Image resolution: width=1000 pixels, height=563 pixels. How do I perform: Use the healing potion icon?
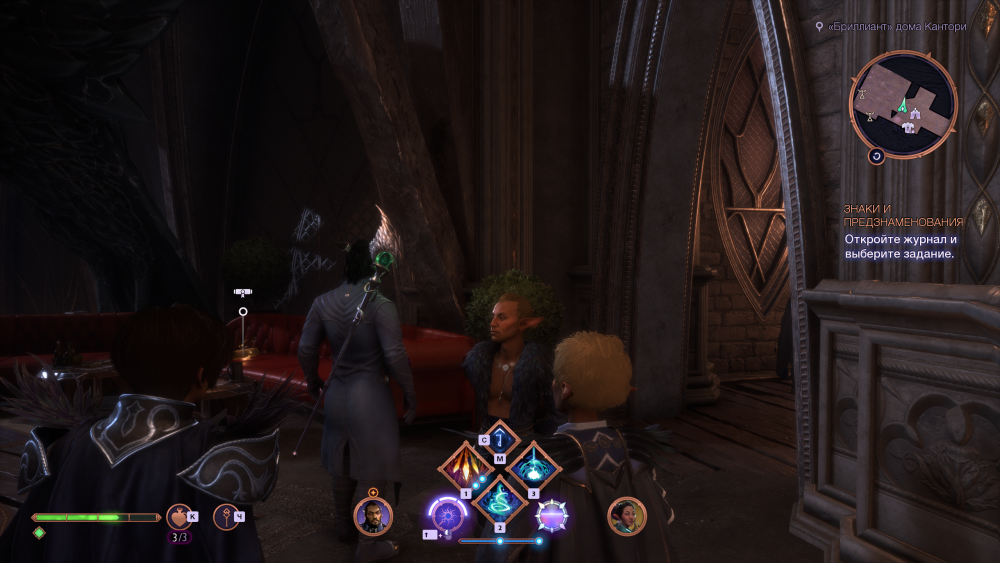tap(179, 516)
